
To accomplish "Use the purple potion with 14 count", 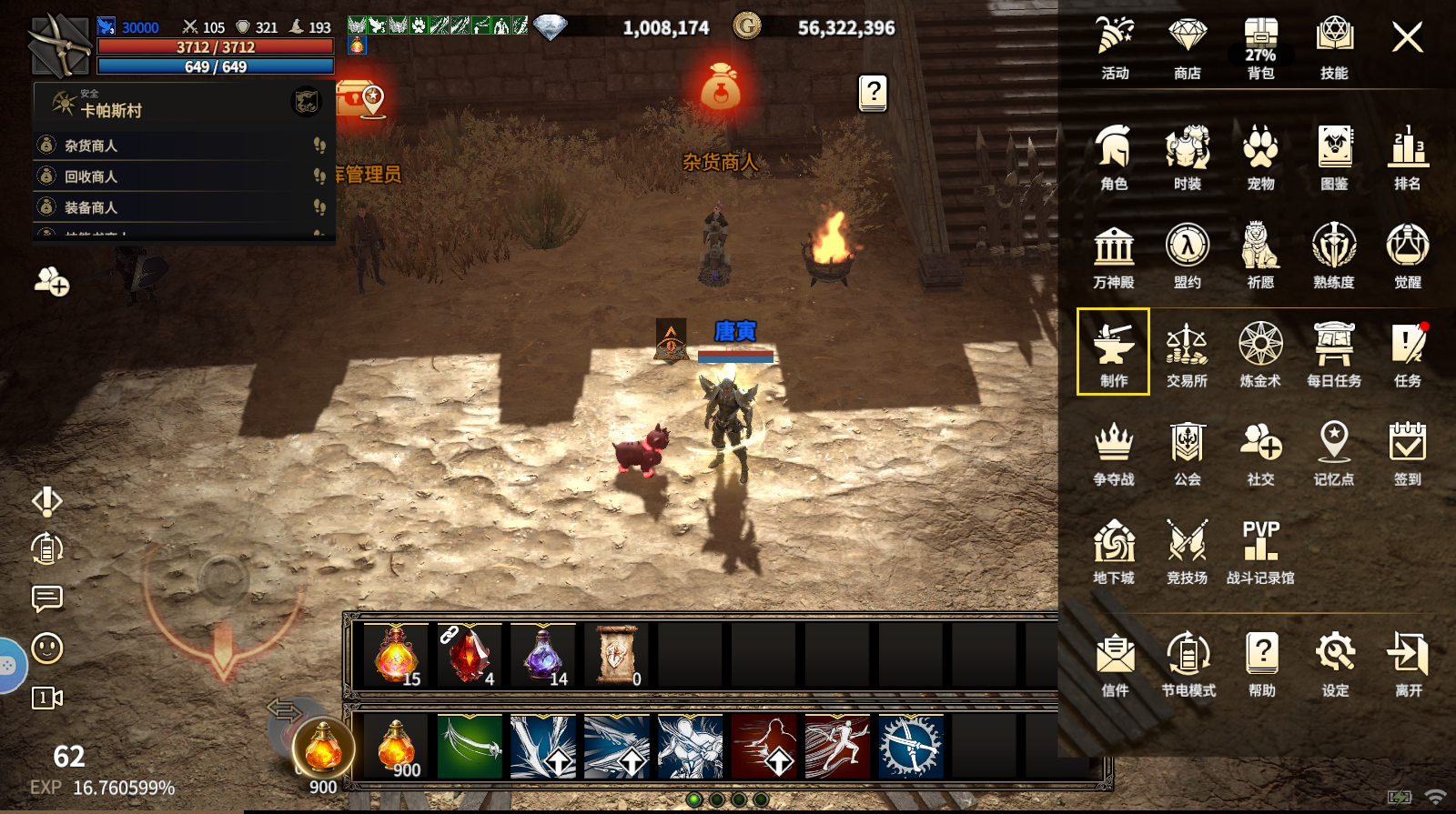I will coord(543,655).
